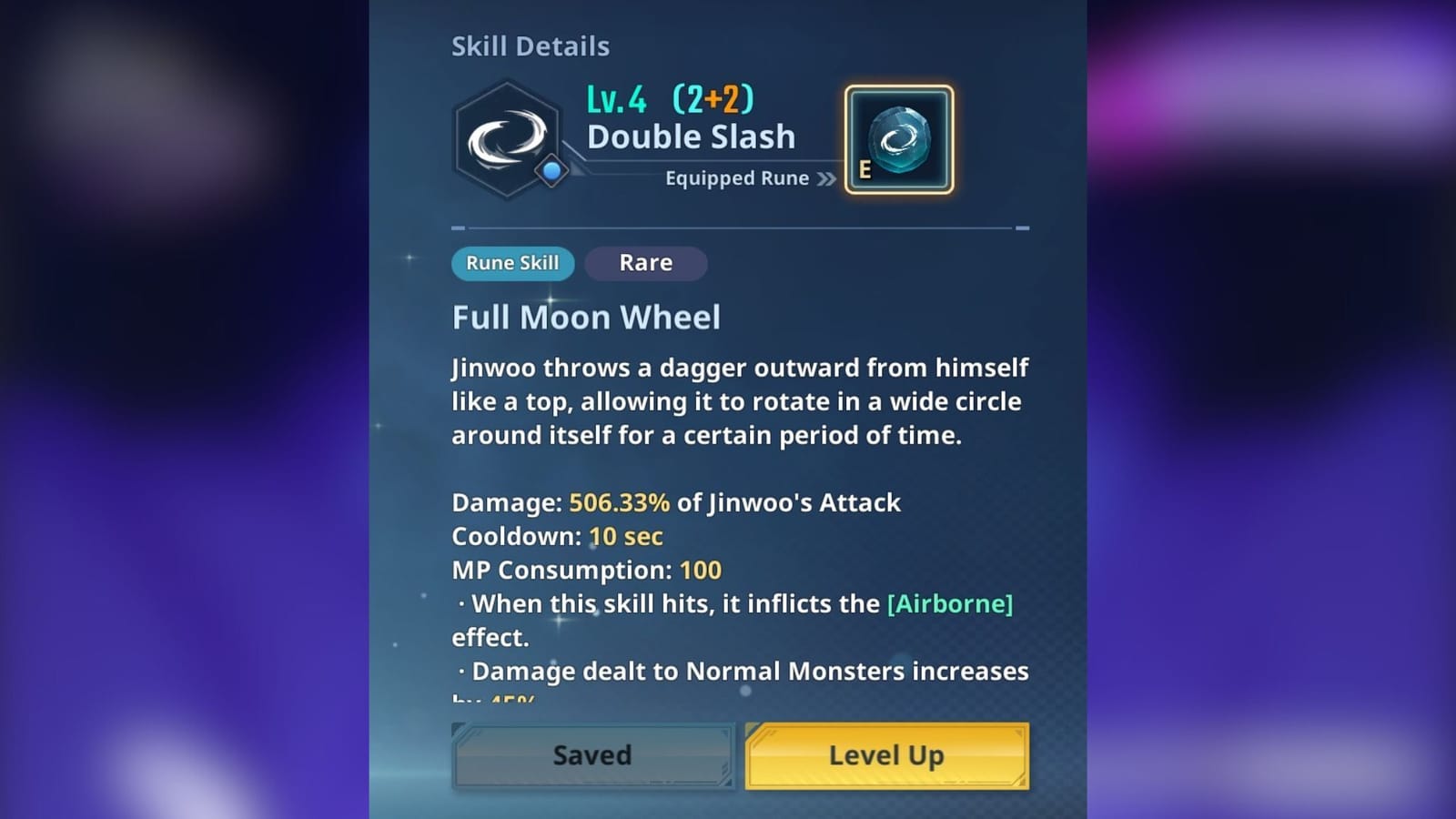
Task: Click the E slot indicator label
Action: pos(863,169)
